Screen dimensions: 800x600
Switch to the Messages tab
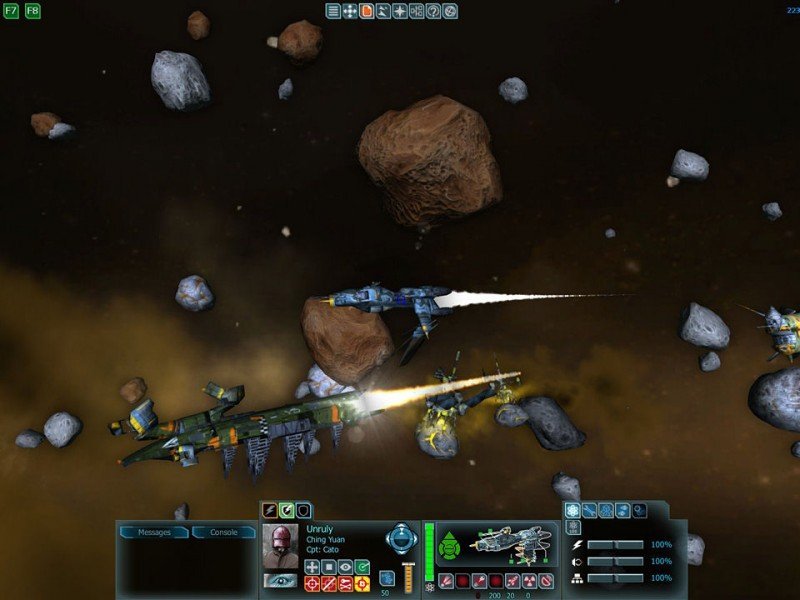(154, 532)
